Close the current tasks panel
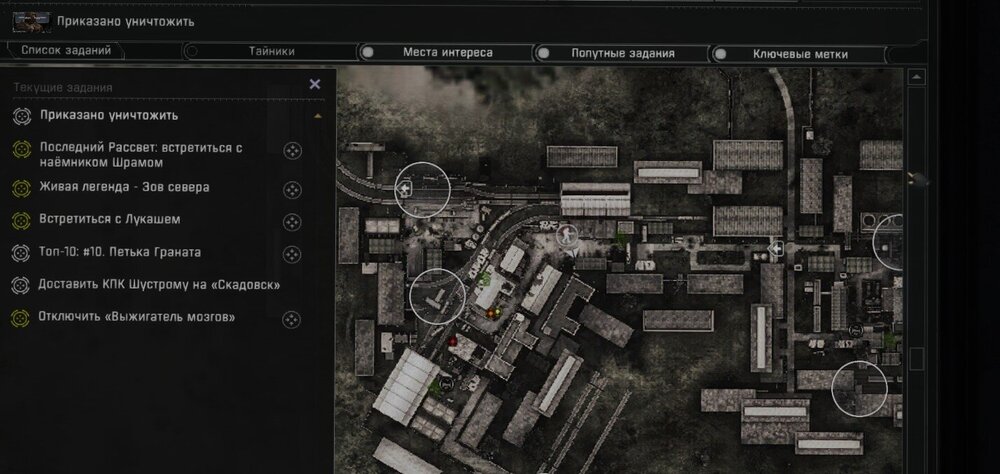This screenshot has width=1000, height=474. point(315,85)
